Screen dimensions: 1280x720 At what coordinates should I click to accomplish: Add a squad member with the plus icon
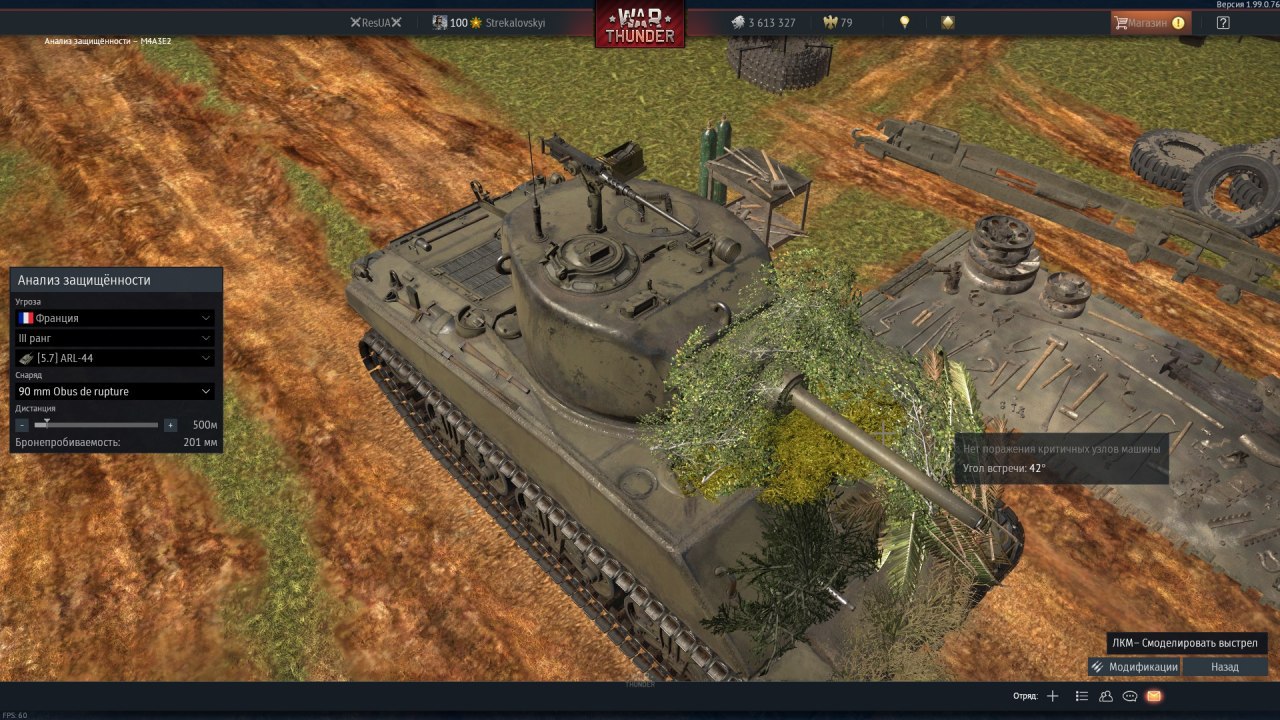[1052, 696]
